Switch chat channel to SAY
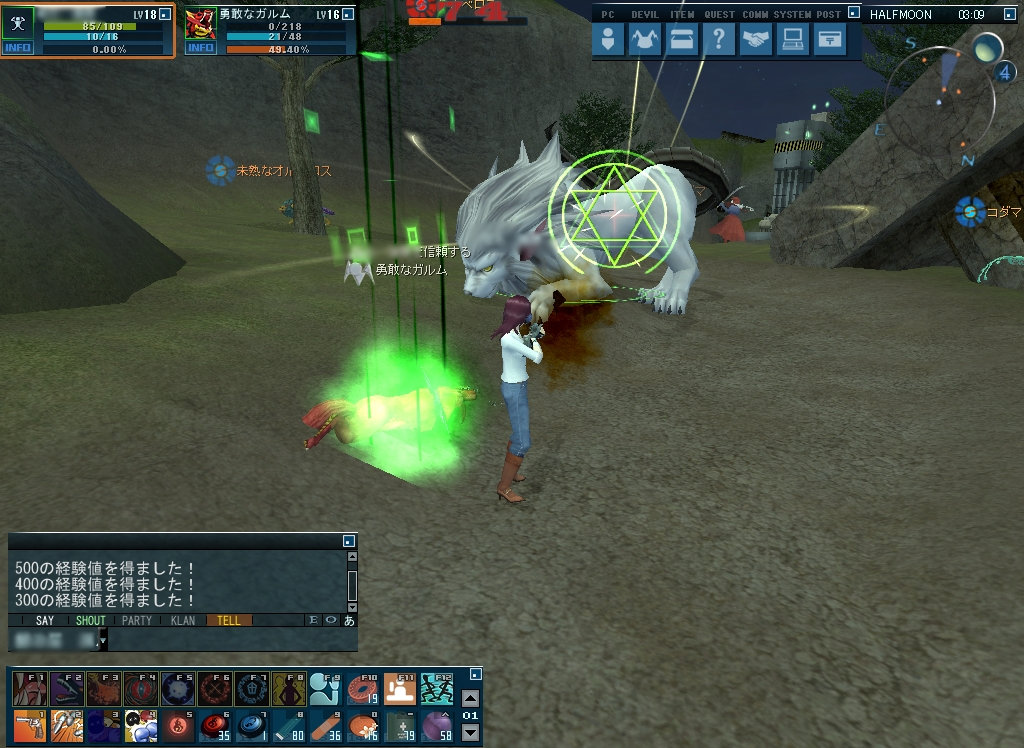1024x748 pixels. pyautogui.click(x=45, y=620)
